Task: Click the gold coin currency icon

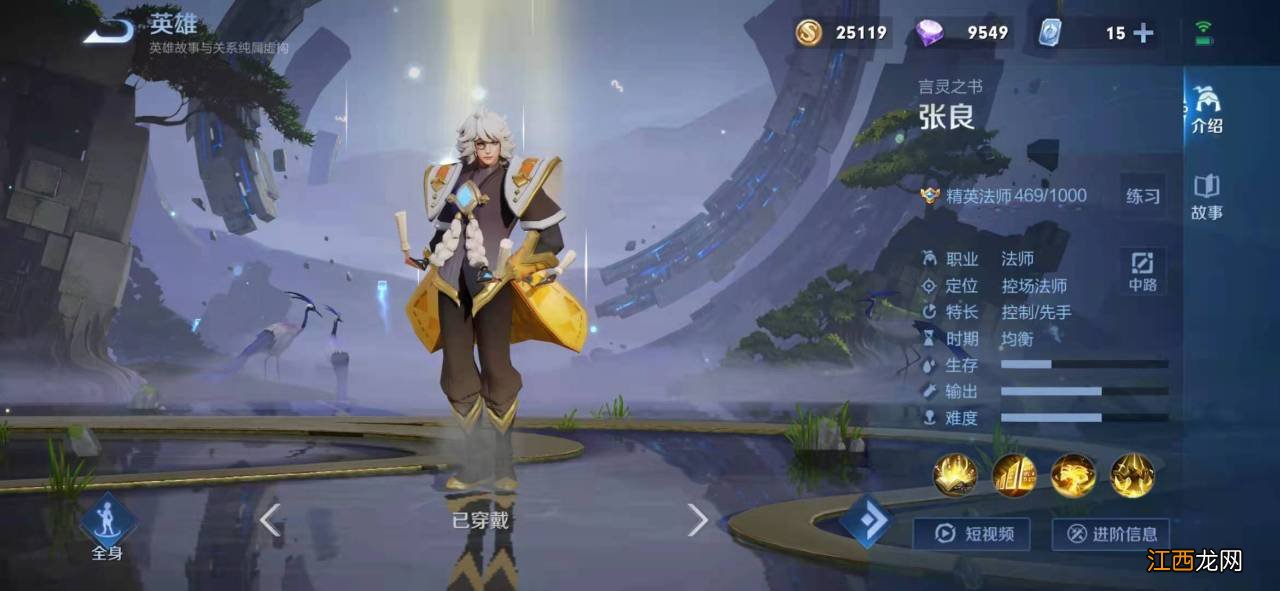Action: (809, 33)
